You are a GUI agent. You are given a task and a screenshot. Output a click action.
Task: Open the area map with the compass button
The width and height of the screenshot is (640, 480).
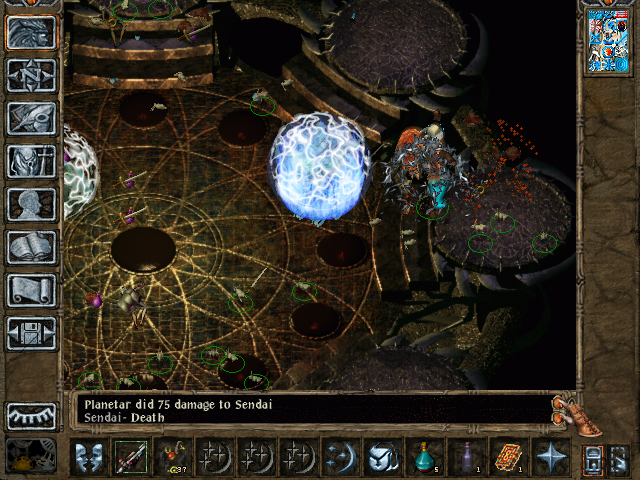(x=31, y=75)
